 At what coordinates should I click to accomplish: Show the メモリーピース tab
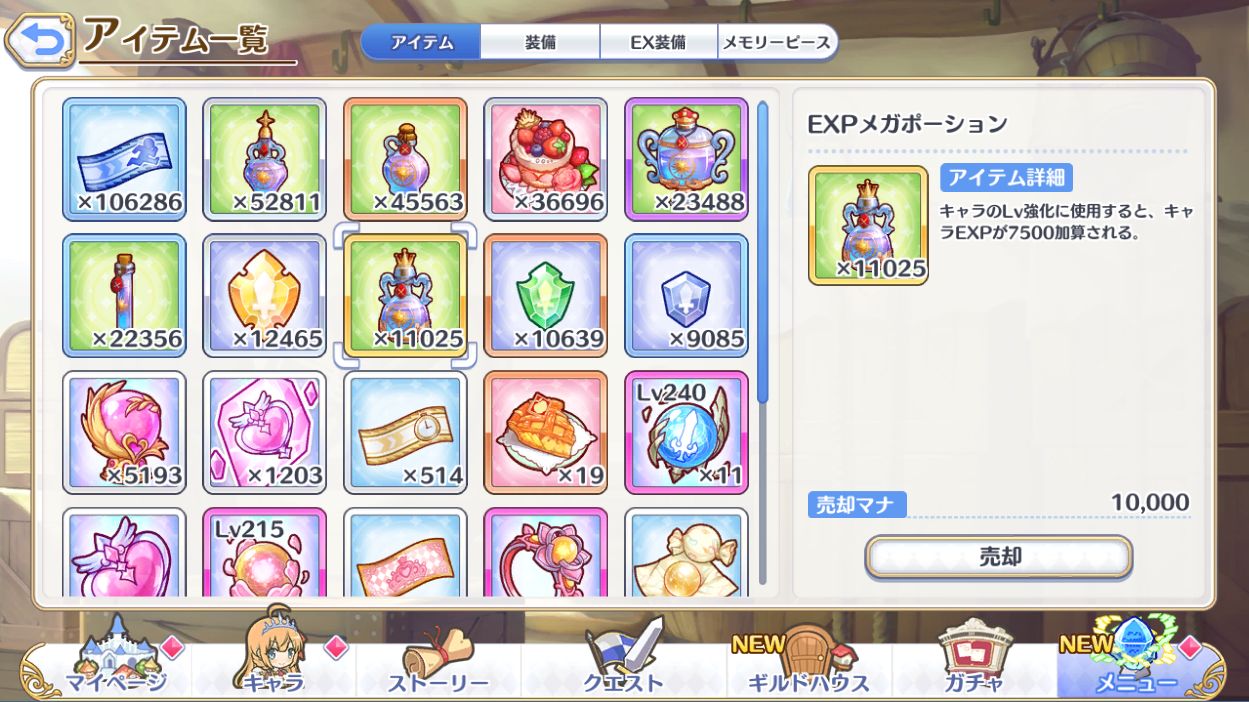coord(775,43)
